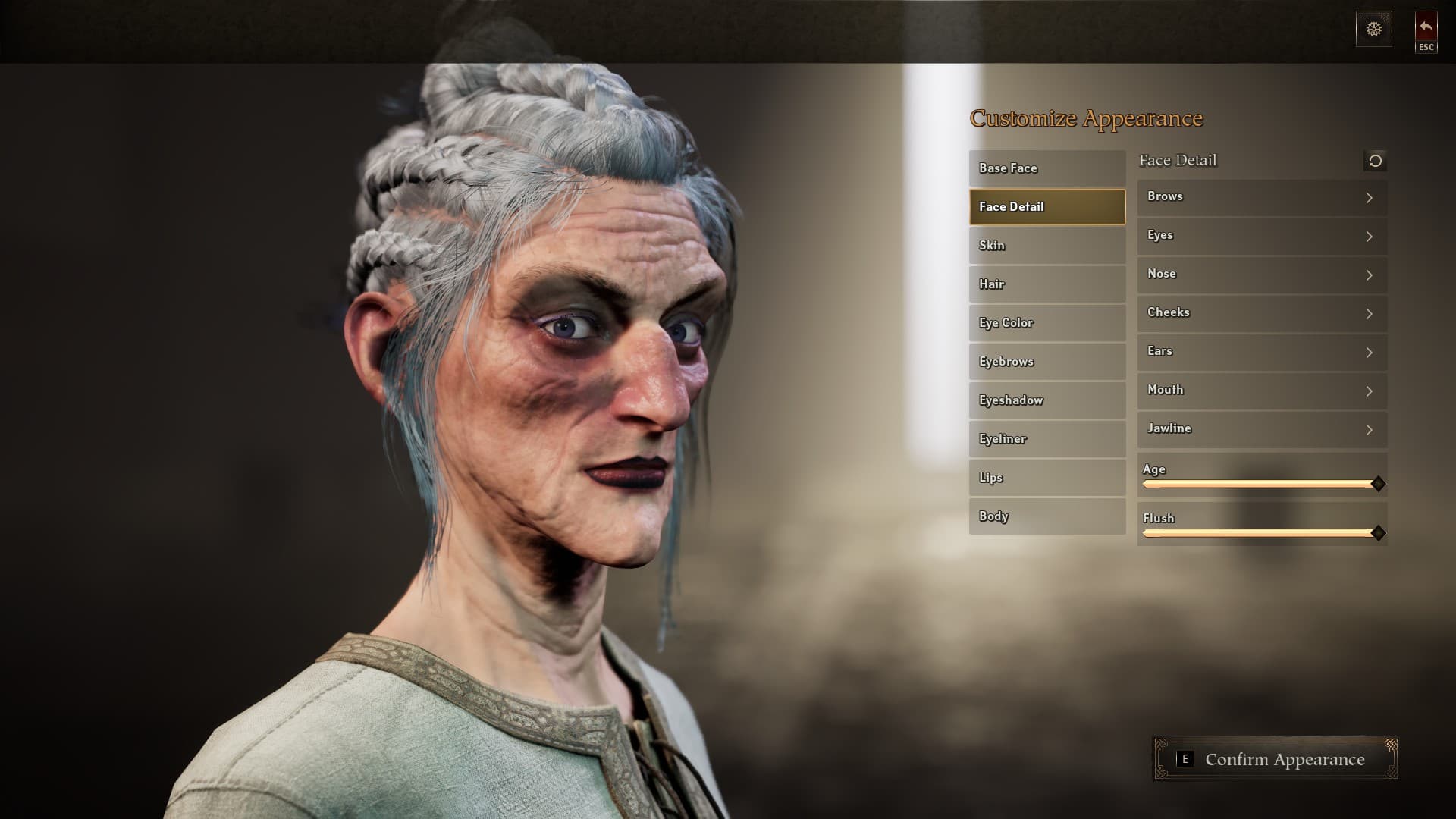
Task: Expand the Mouth customization options
Action: pyautogui.click(x=1261, y=391)
